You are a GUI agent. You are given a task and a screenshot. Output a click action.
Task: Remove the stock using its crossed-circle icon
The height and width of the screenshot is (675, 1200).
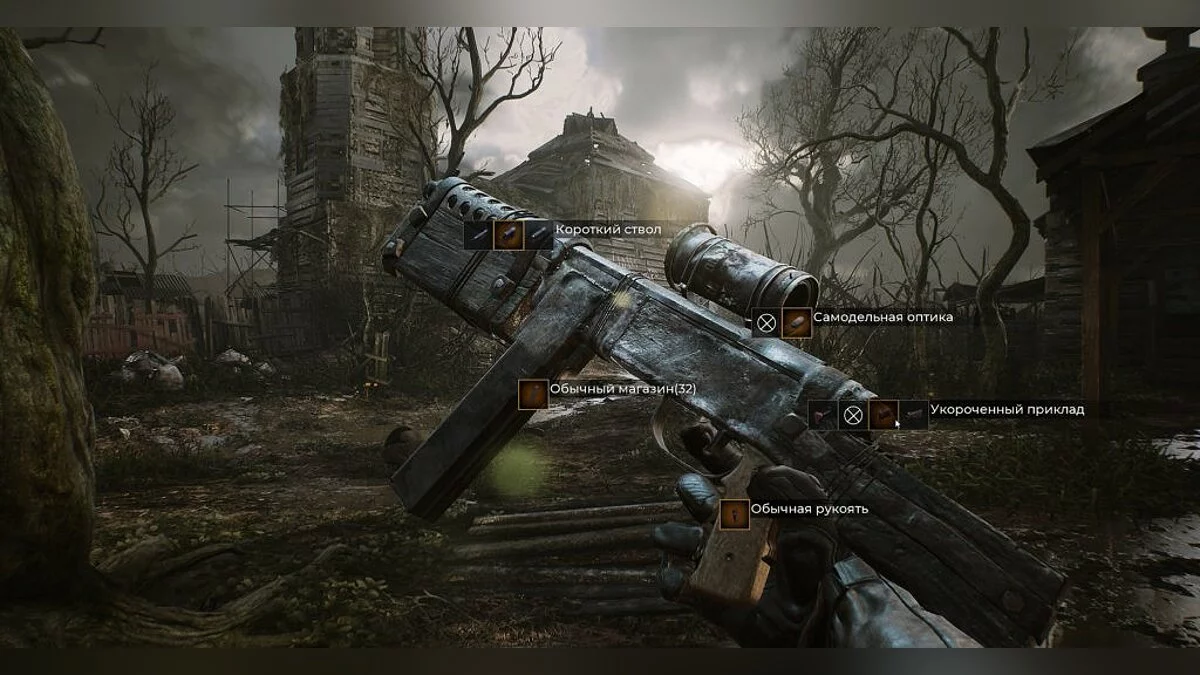pos(852,415)
